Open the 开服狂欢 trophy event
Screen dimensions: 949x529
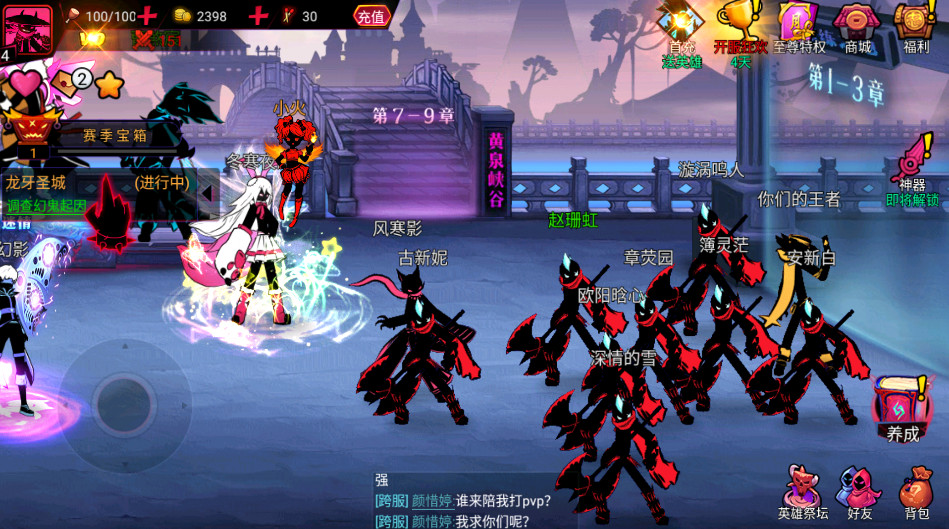point(739,32)
